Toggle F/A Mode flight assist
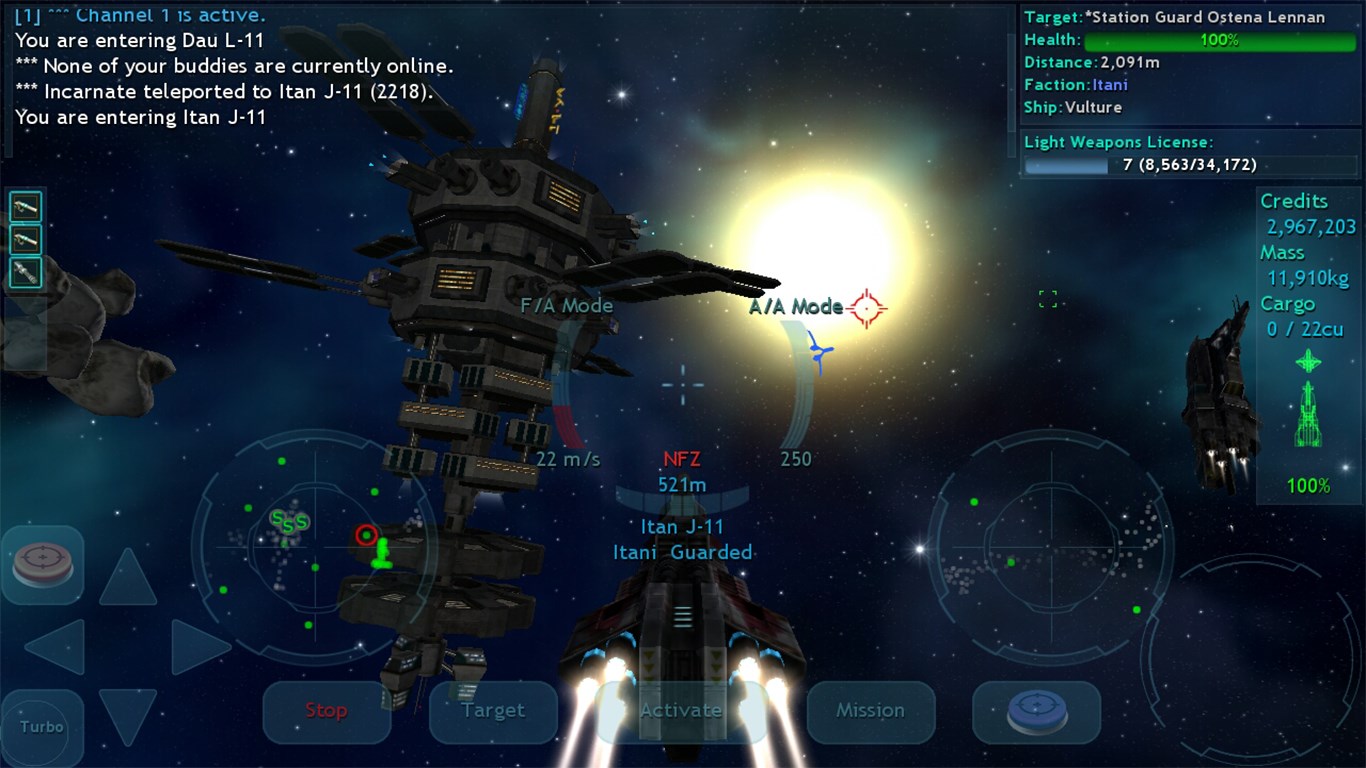 pos(566,305)
